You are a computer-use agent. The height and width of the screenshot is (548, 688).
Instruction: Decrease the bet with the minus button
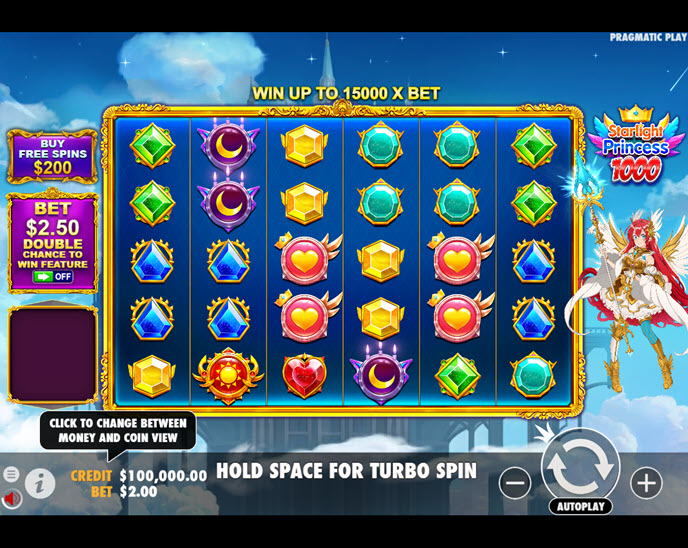click(x=515, y=483)
